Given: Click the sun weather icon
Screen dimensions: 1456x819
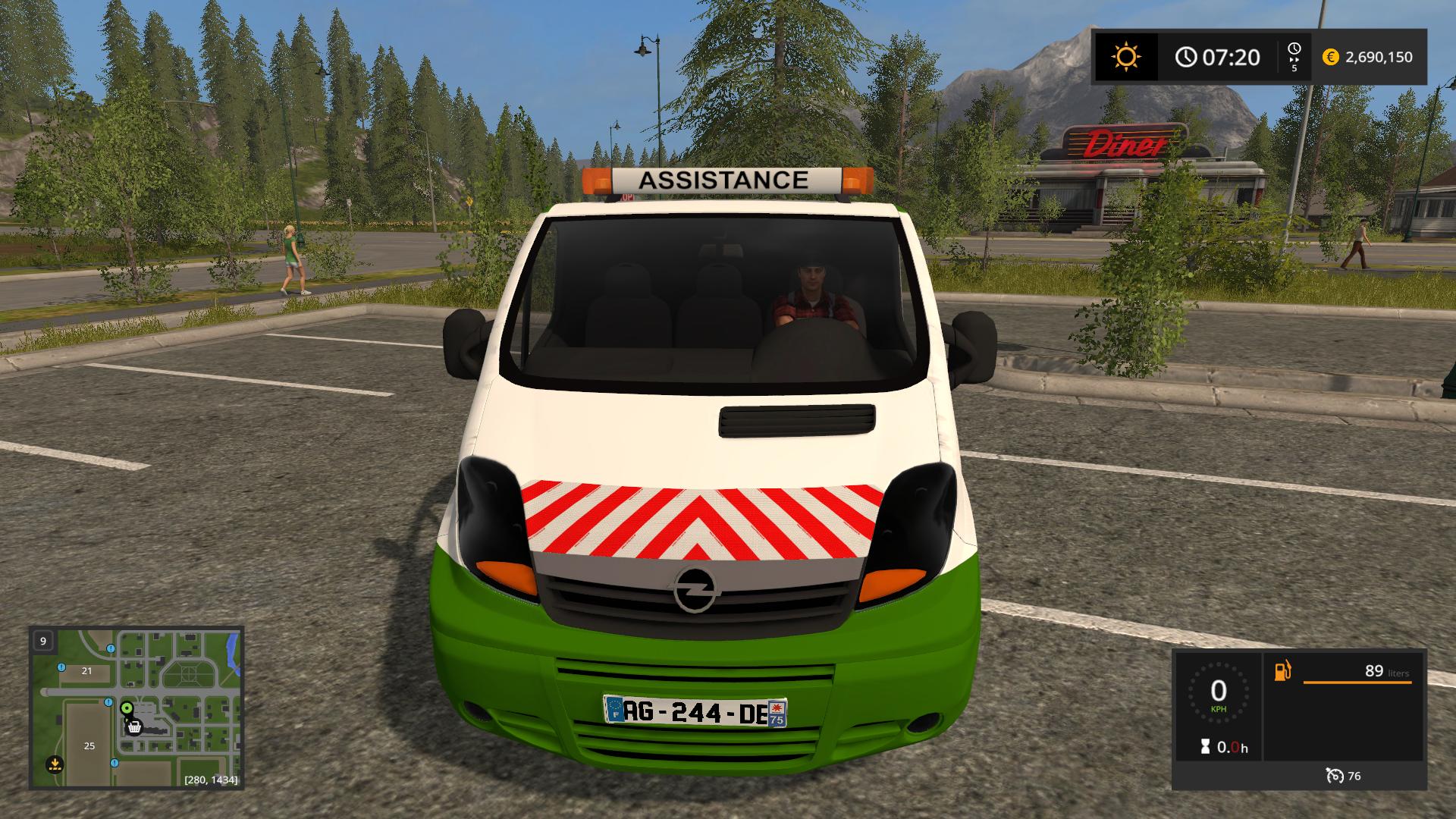Looking at the screenshot, I should click(1125, 57).
